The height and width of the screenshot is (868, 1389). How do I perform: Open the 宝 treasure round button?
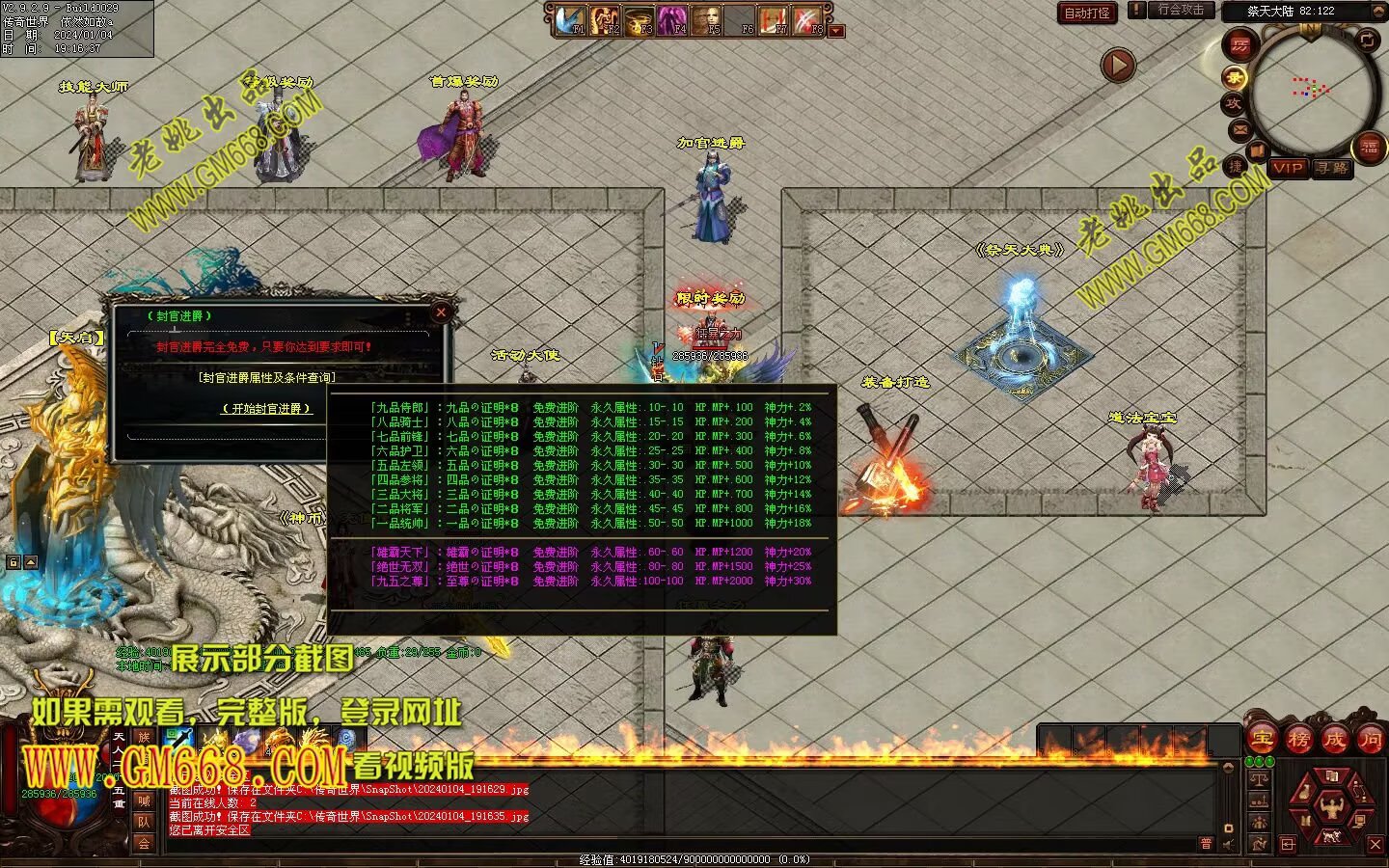click(x=1263, y=740)
